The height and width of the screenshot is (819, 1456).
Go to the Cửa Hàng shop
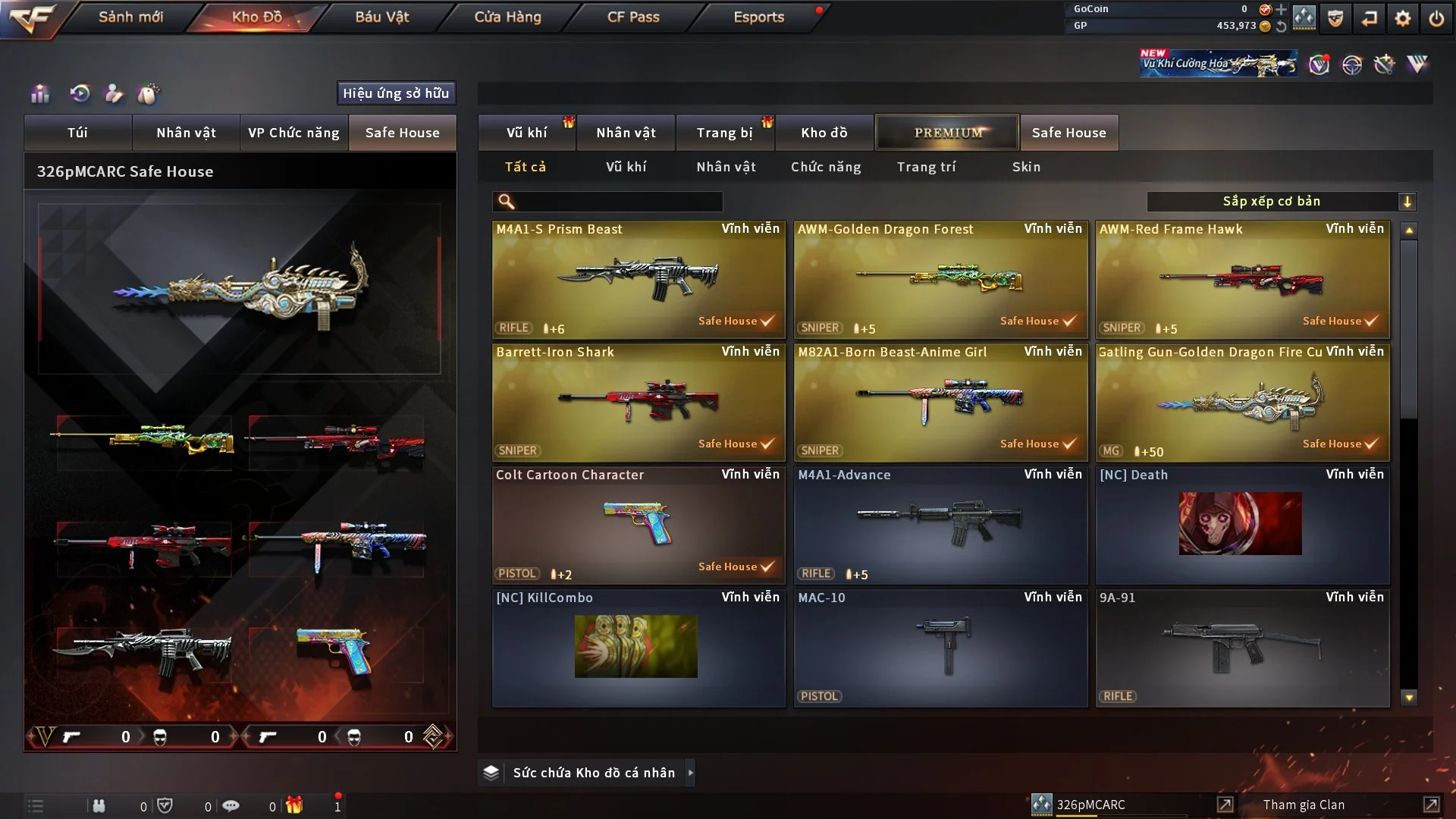(x=507, y=17)
